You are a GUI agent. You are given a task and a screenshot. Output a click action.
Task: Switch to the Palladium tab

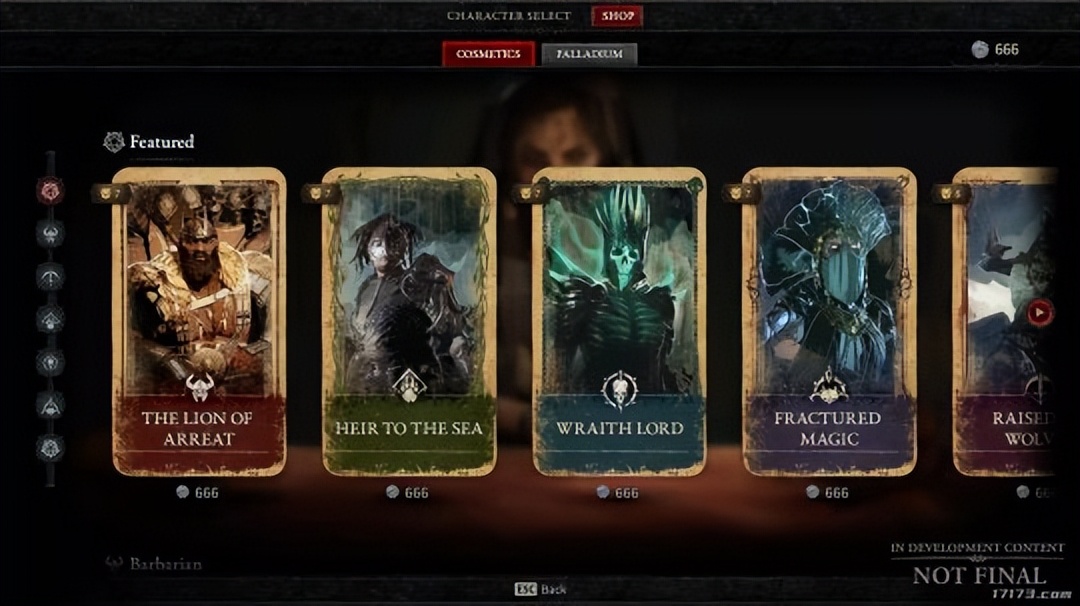point(589,54)
